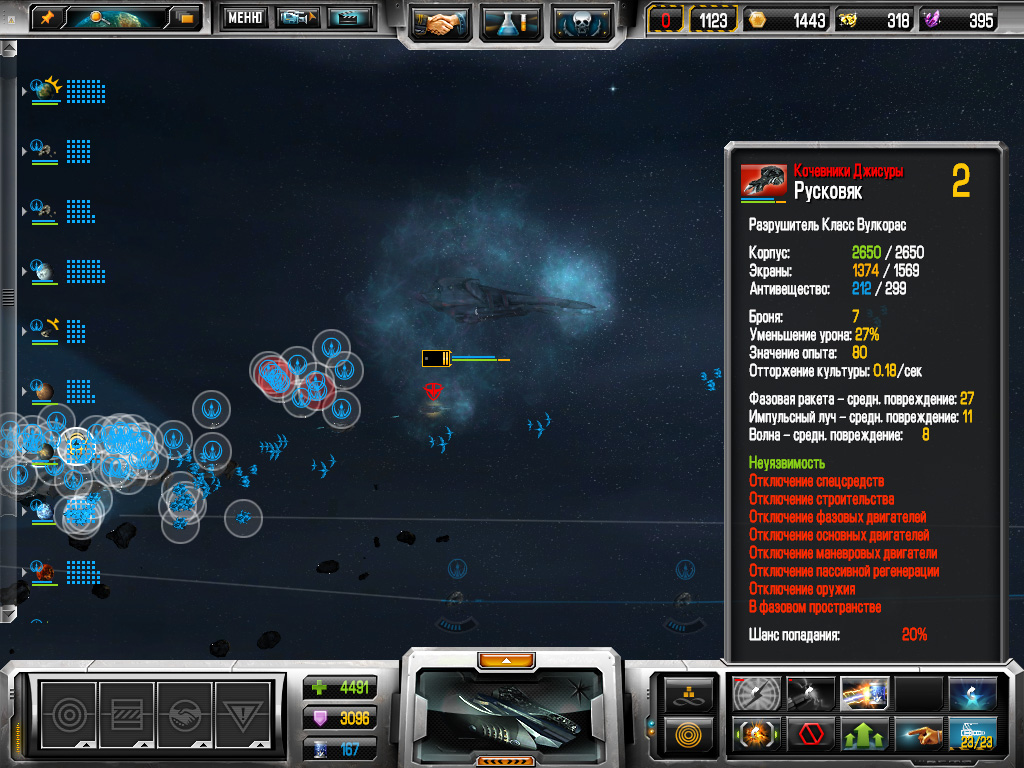Toggle the yellow fleet formation button
Screen dimensions: 1024x768
point(690,693)
